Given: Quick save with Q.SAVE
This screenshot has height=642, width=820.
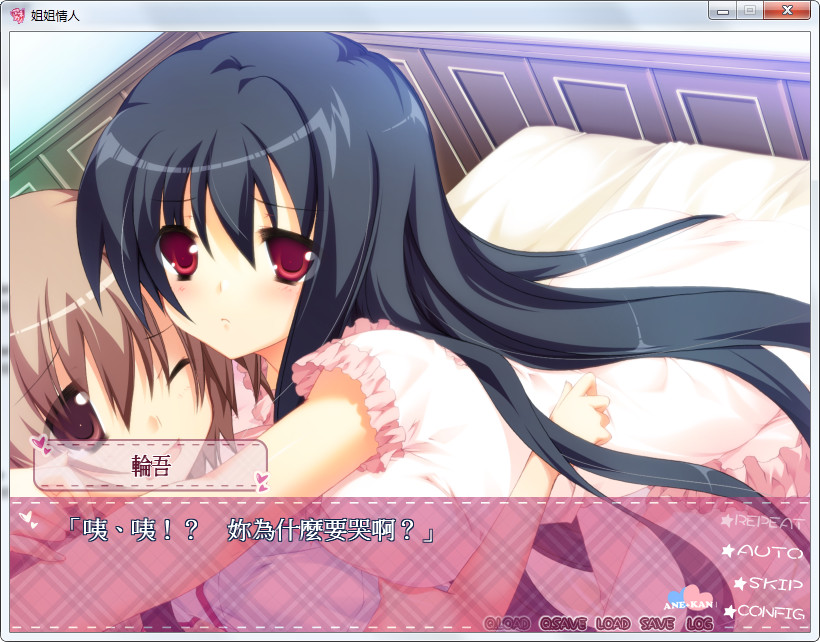Looking at the screenshot, I should (x=563, y=623).
